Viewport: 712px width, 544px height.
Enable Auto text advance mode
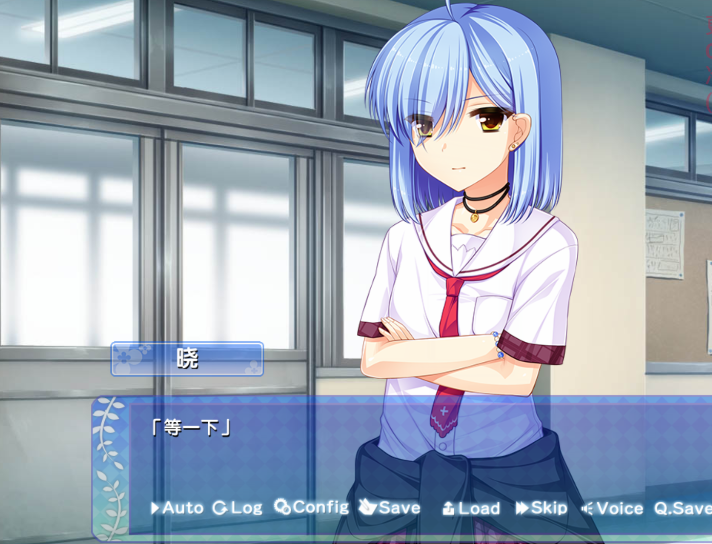[177, 508]
